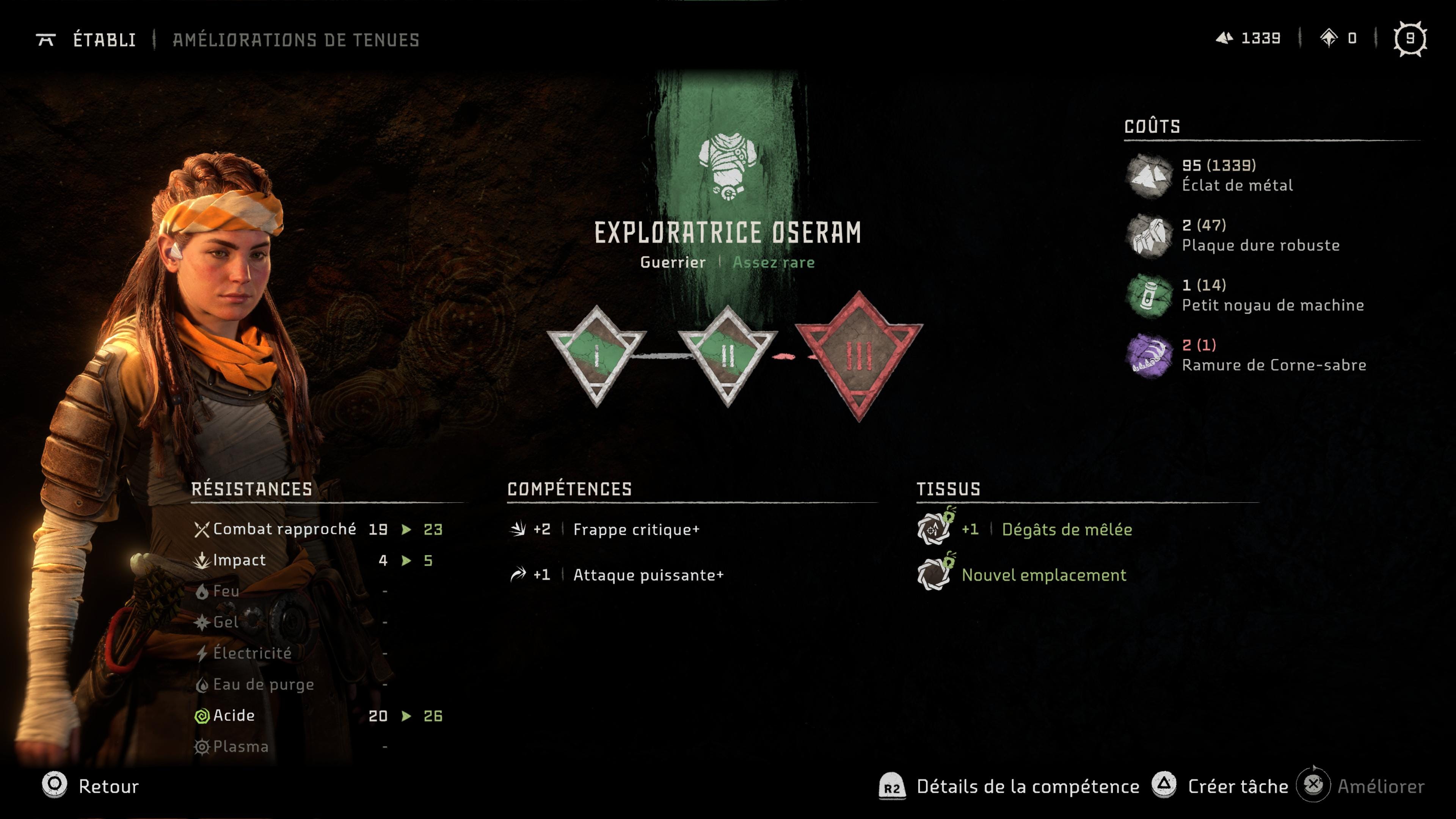The image size is (1456, 819).
Task: Select the Acide resistance row
Action: [317, 715]
